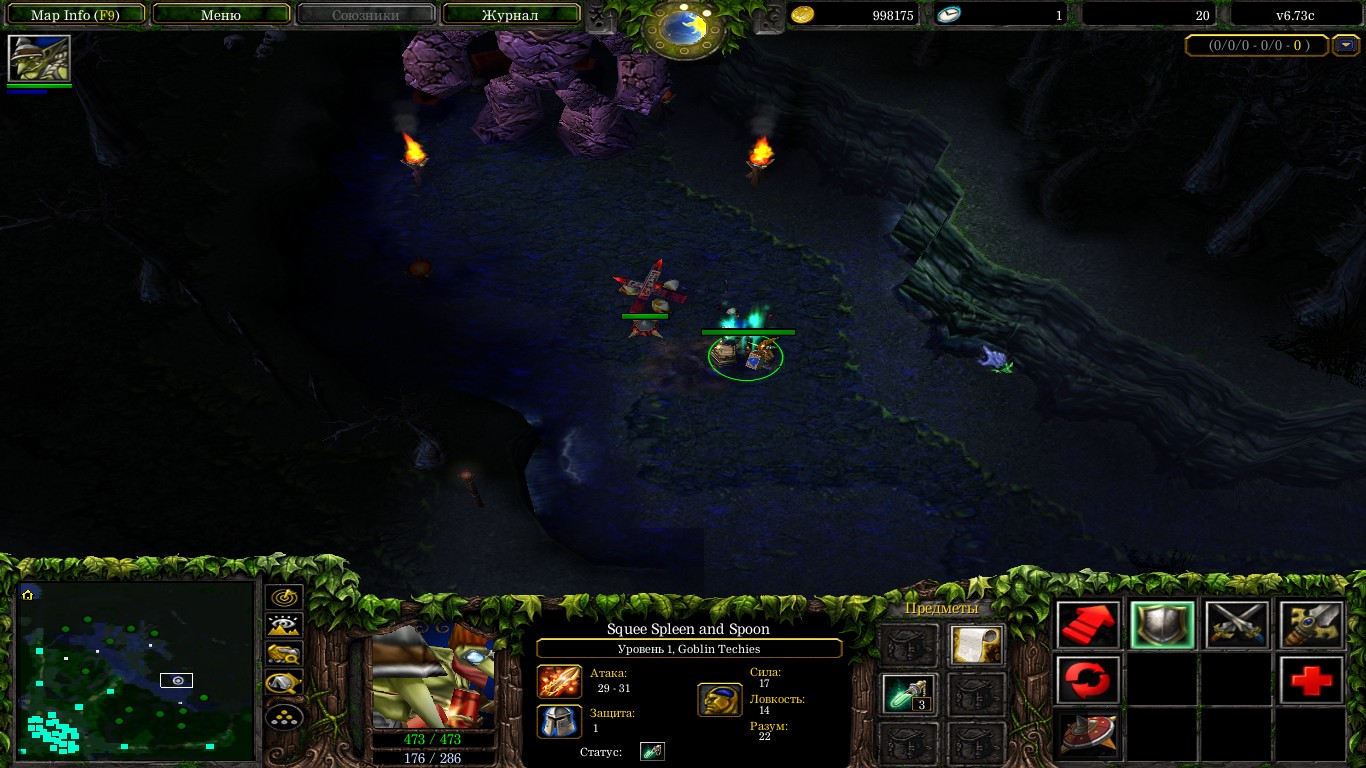Use the scroll item in inventory
The height and width of the screenshot is (768, 1366).
[x=976, y=645]
